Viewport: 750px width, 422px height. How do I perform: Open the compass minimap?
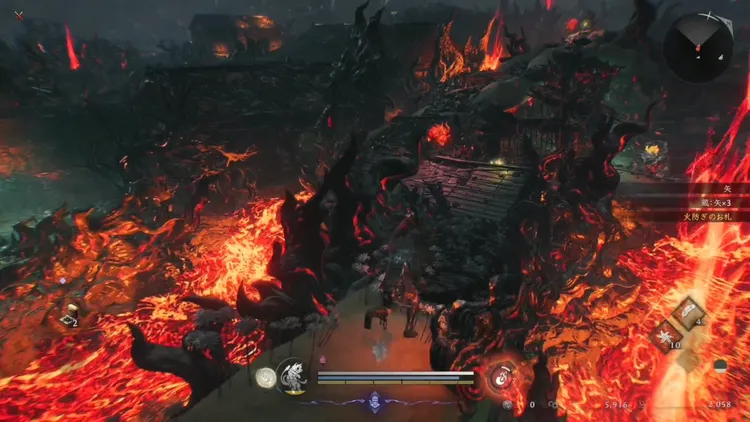point(697,46)
